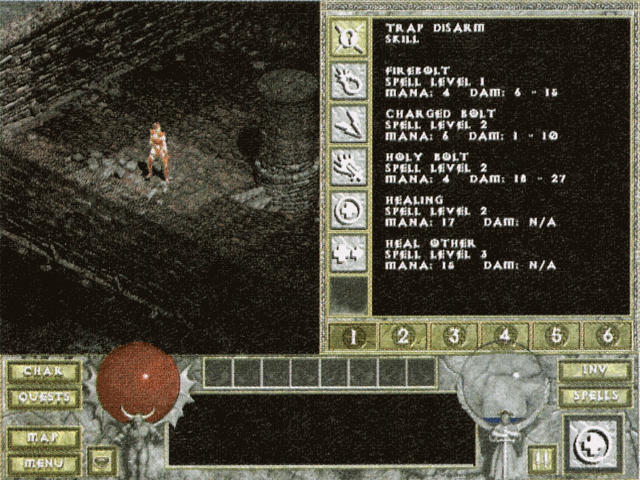Open spellbook page 4
This screenshot has width=640, height=480.
tap(505, 336)
